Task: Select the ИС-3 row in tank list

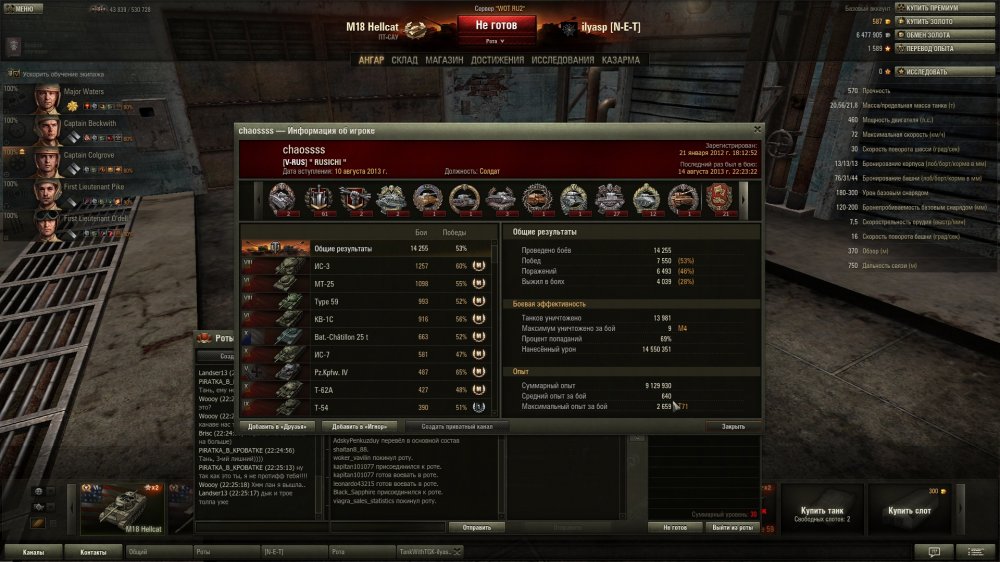Action: pos(367,266)
